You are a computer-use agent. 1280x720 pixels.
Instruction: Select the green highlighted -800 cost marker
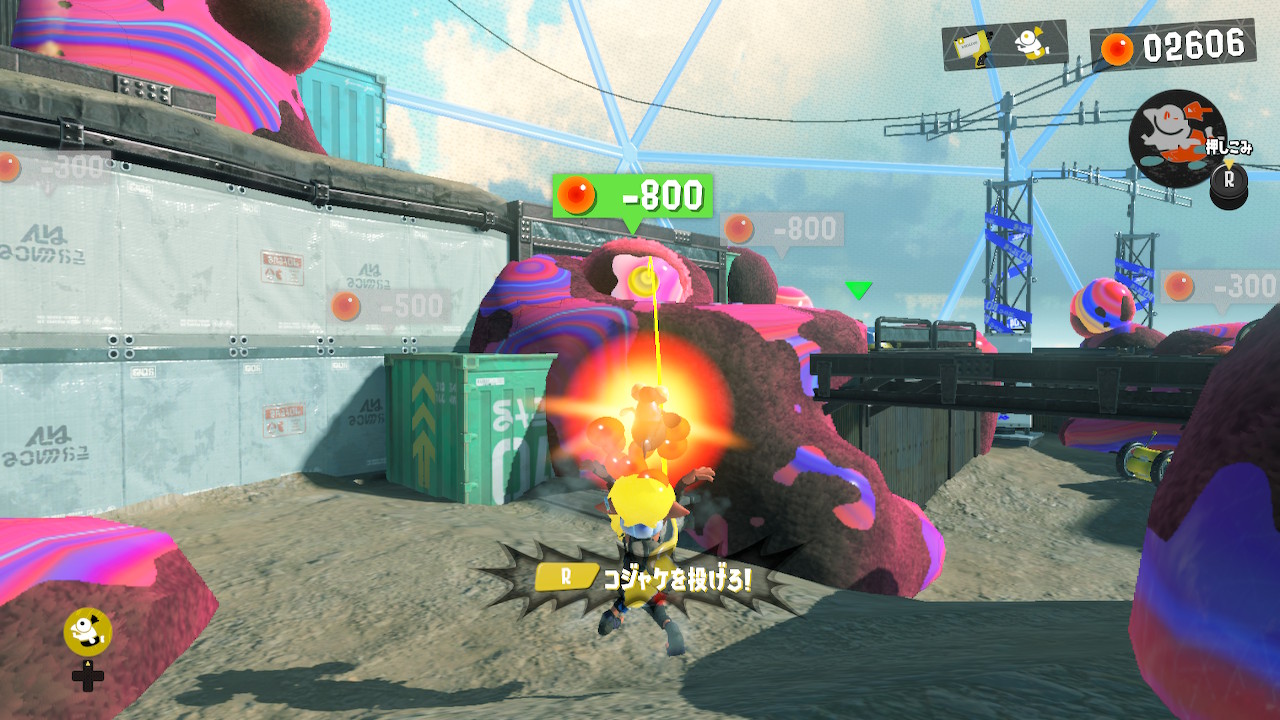[632, 196]
